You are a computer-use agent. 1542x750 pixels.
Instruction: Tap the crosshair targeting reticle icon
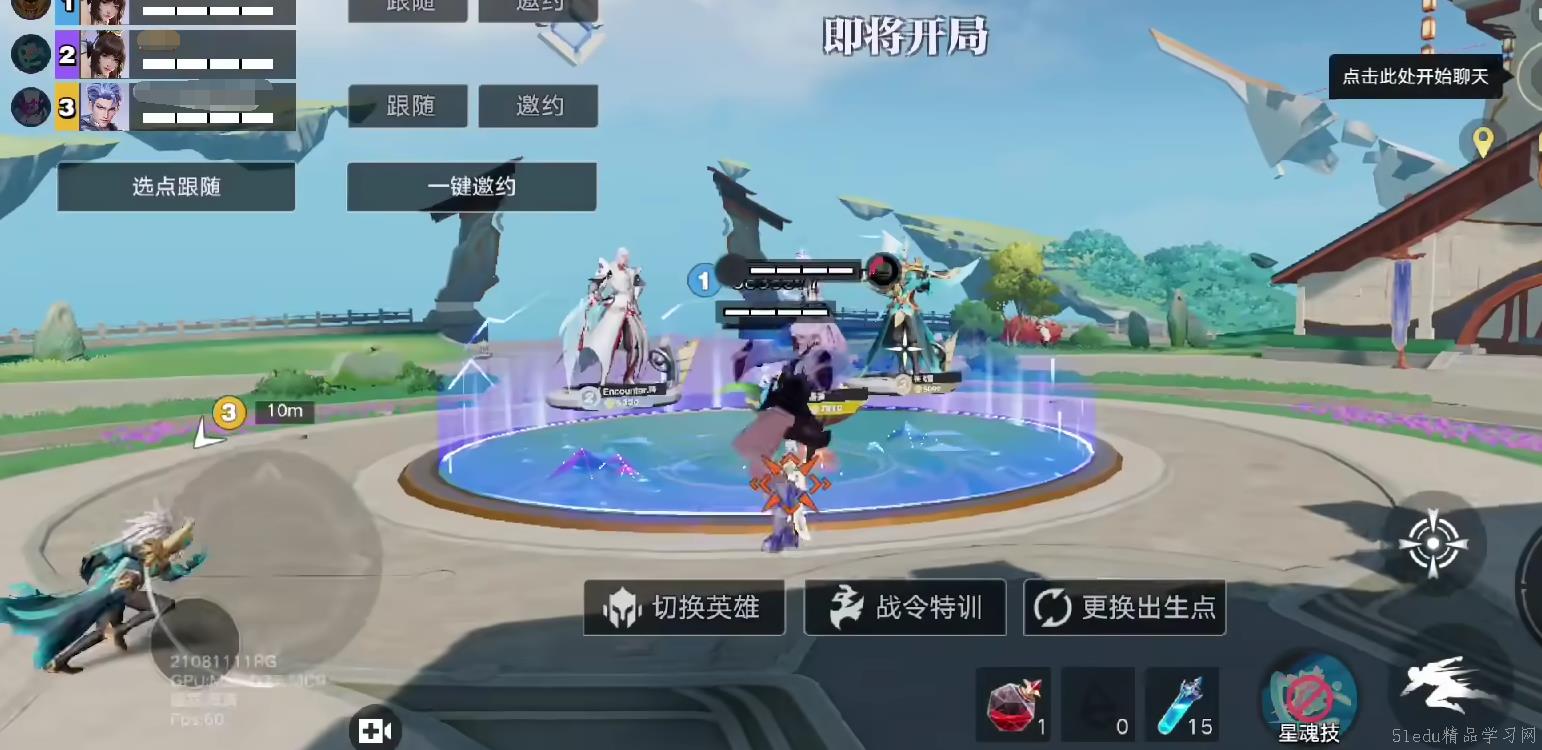coord(1433,542)
